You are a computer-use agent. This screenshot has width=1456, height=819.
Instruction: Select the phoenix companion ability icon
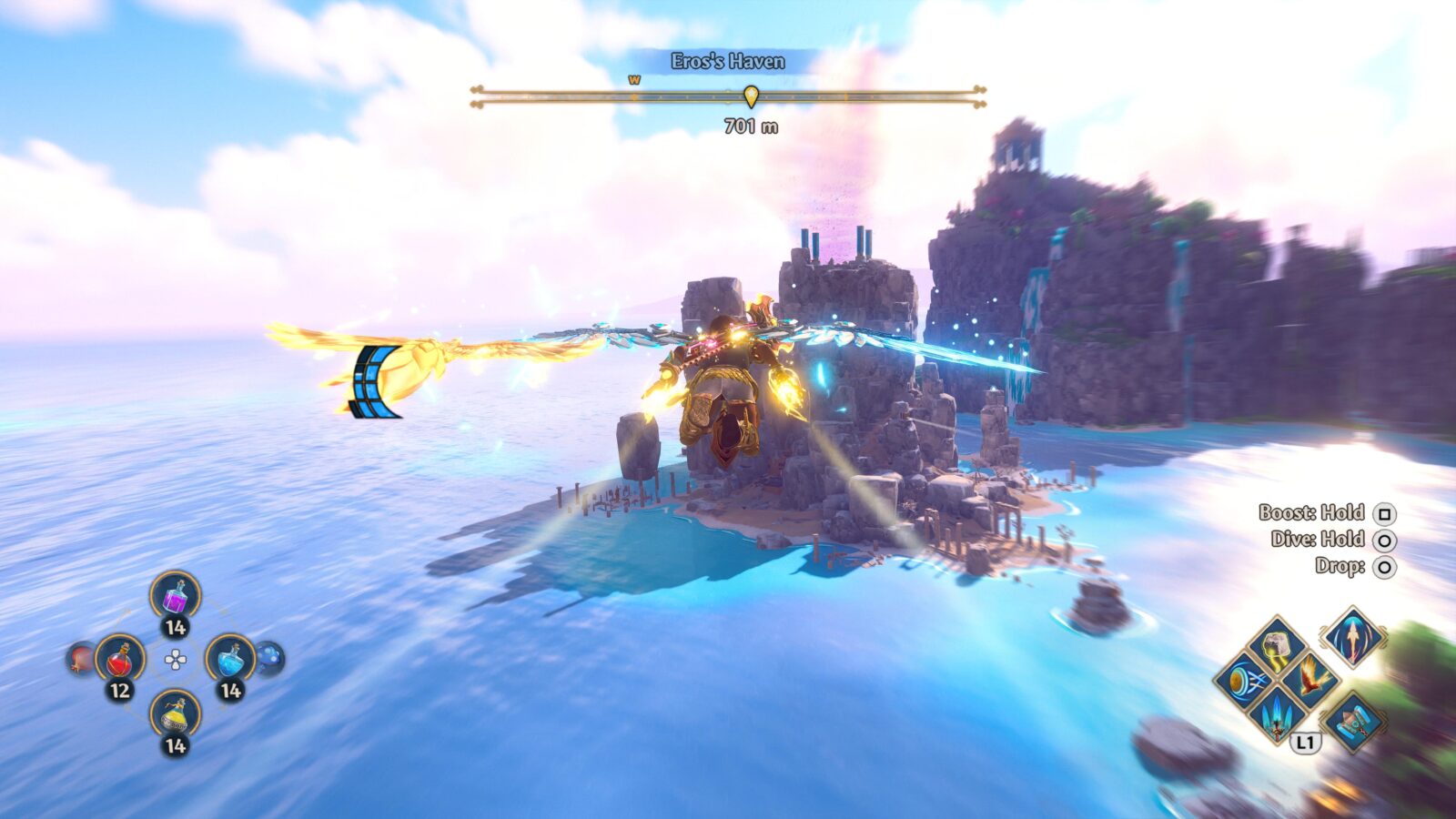[x=1311, y=681]
